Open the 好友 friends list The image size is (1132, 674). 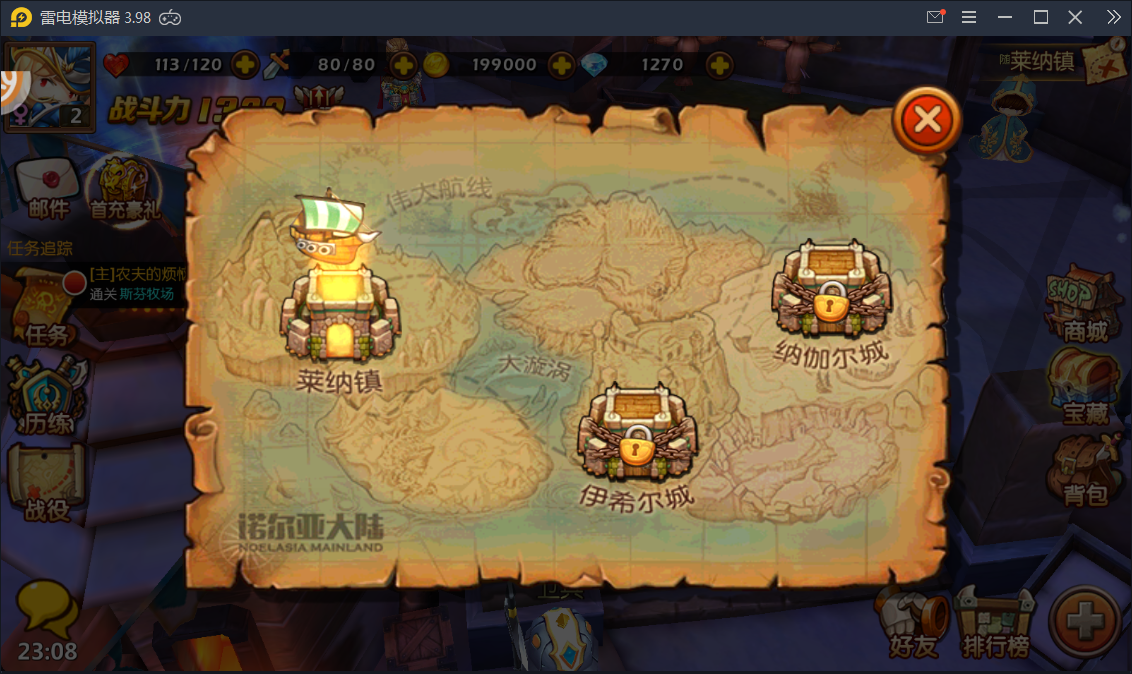(913, 623)
